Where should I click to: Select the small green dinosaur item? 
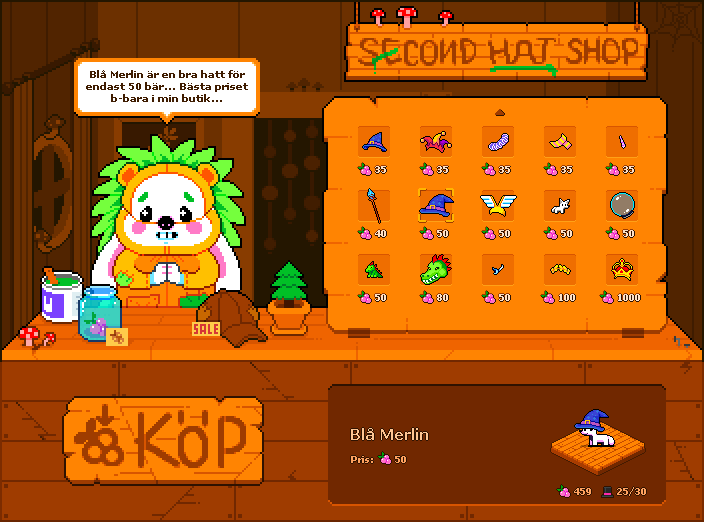pos(372,270)
